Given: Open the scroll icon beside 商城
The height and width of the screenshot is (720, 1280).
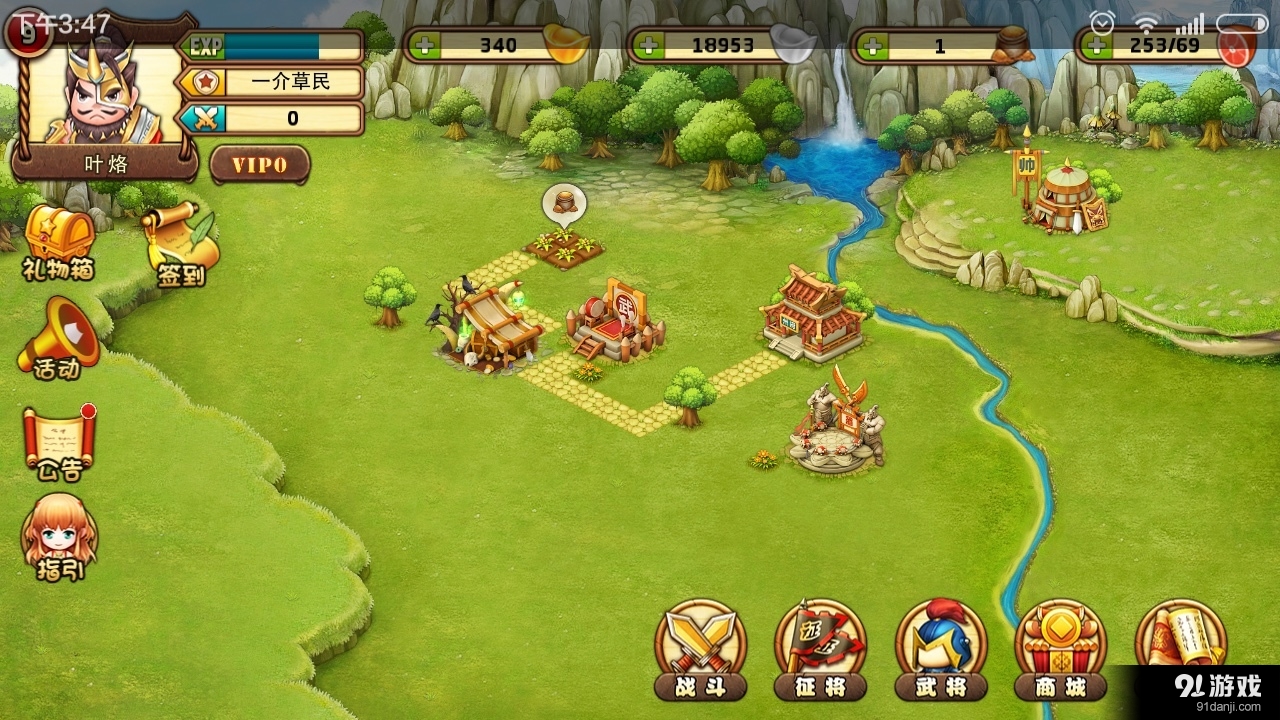Looking at the screenshot, I should tap(1180, 636).
